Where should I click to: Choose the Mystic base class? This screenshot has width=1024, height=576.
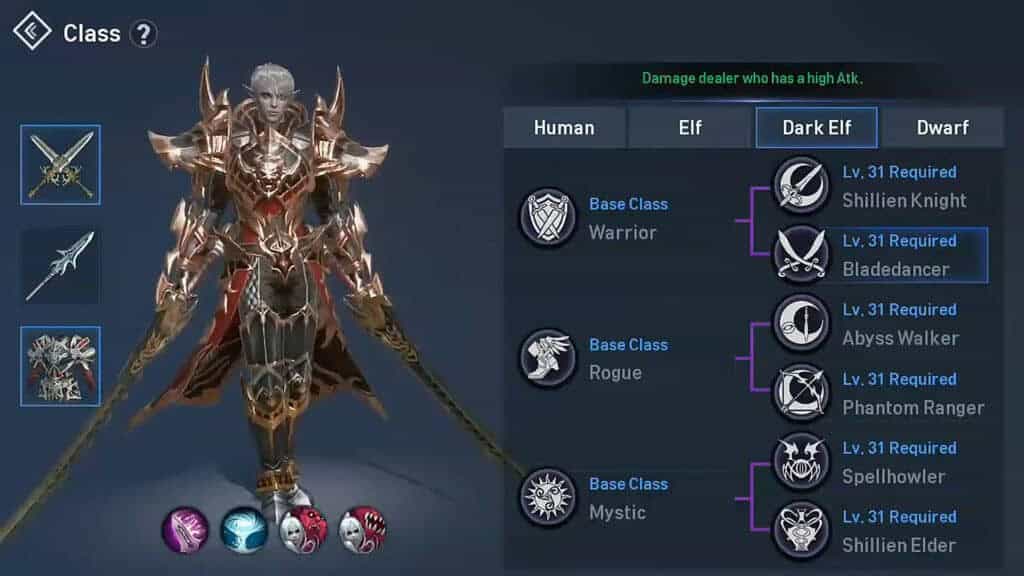(547, 497)
